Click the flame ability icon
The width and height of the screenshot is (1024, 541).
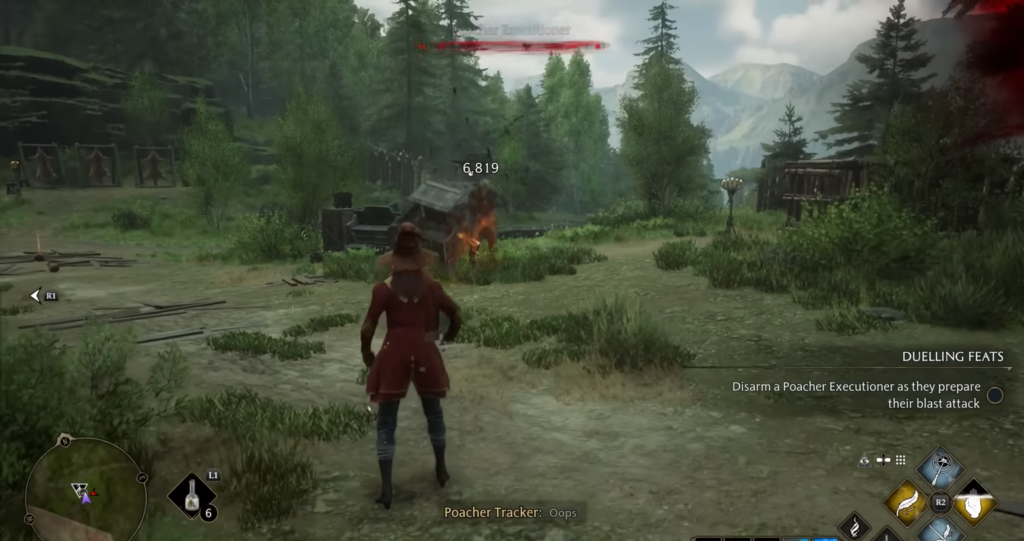(x=856, y=526)
